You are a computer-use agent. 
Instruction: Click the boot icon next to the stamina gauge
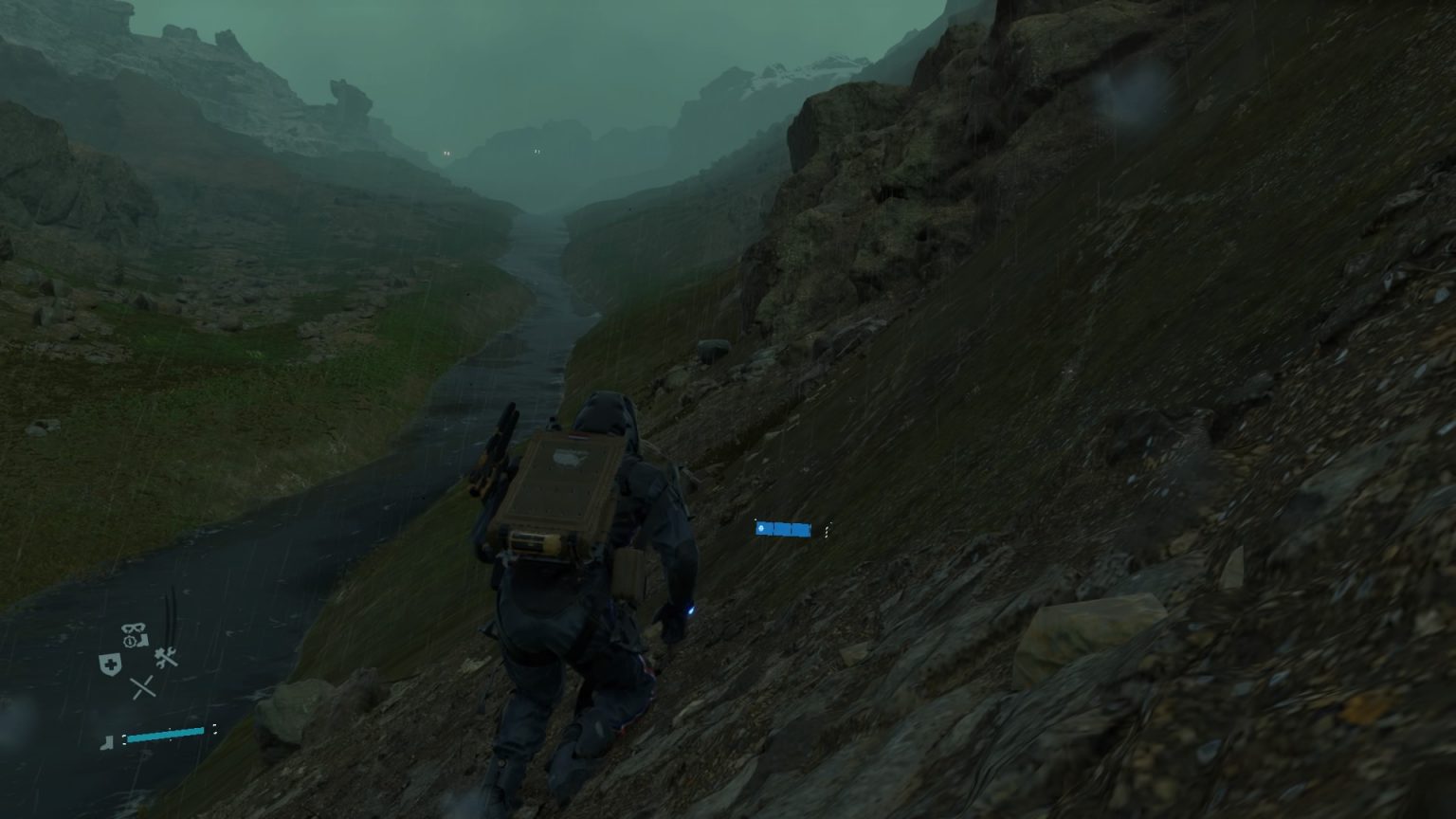click(107, 742)
